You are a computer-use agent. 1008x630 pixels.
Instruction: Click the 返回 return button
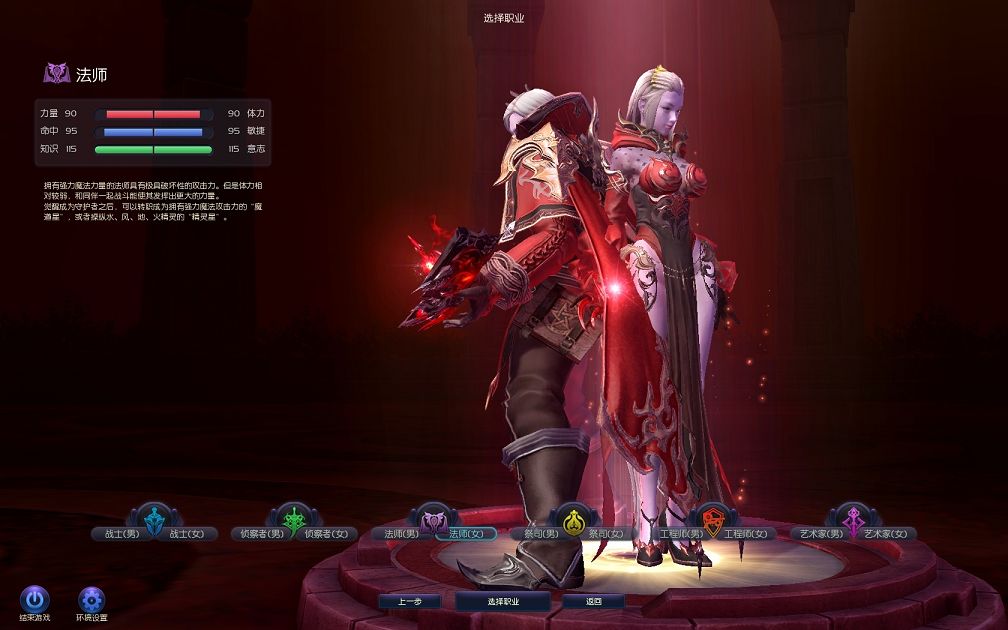593,601
